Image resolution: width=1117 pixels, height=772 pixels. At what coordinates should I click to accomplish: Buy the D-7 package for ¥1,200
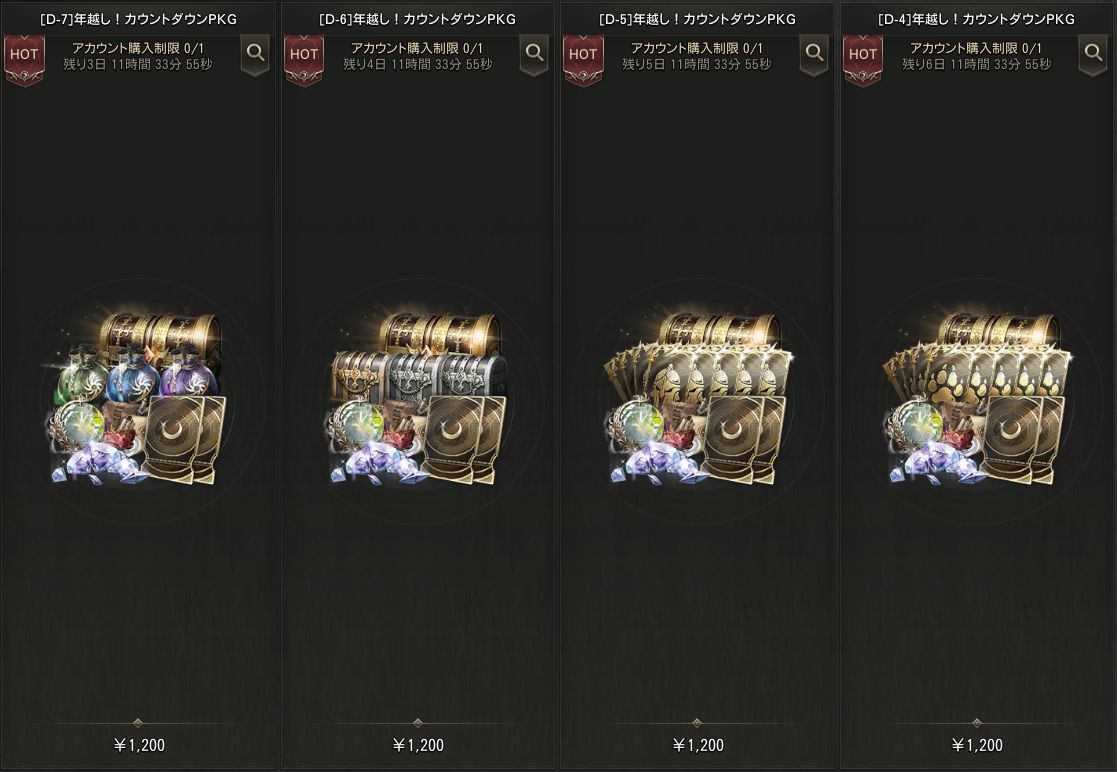coord(138,745)
